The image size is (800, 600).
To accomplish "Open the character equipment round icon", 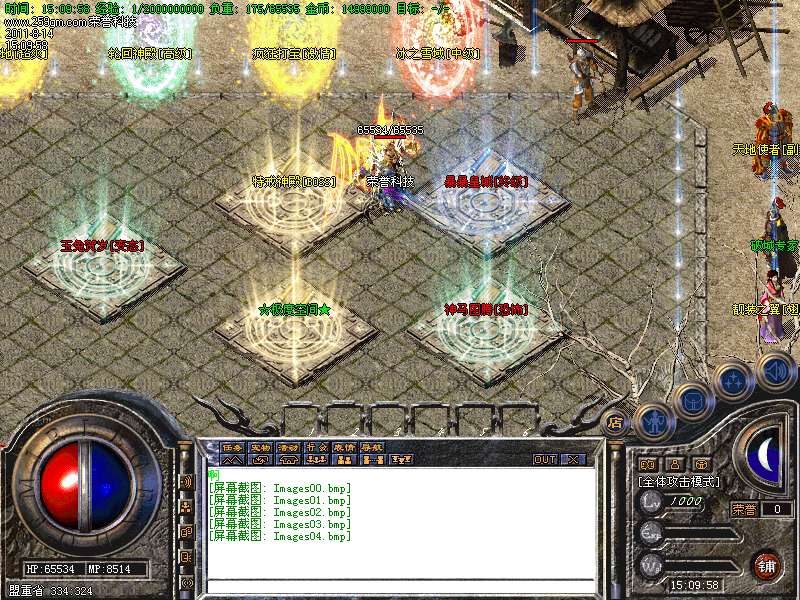I will tap(652, 423).
